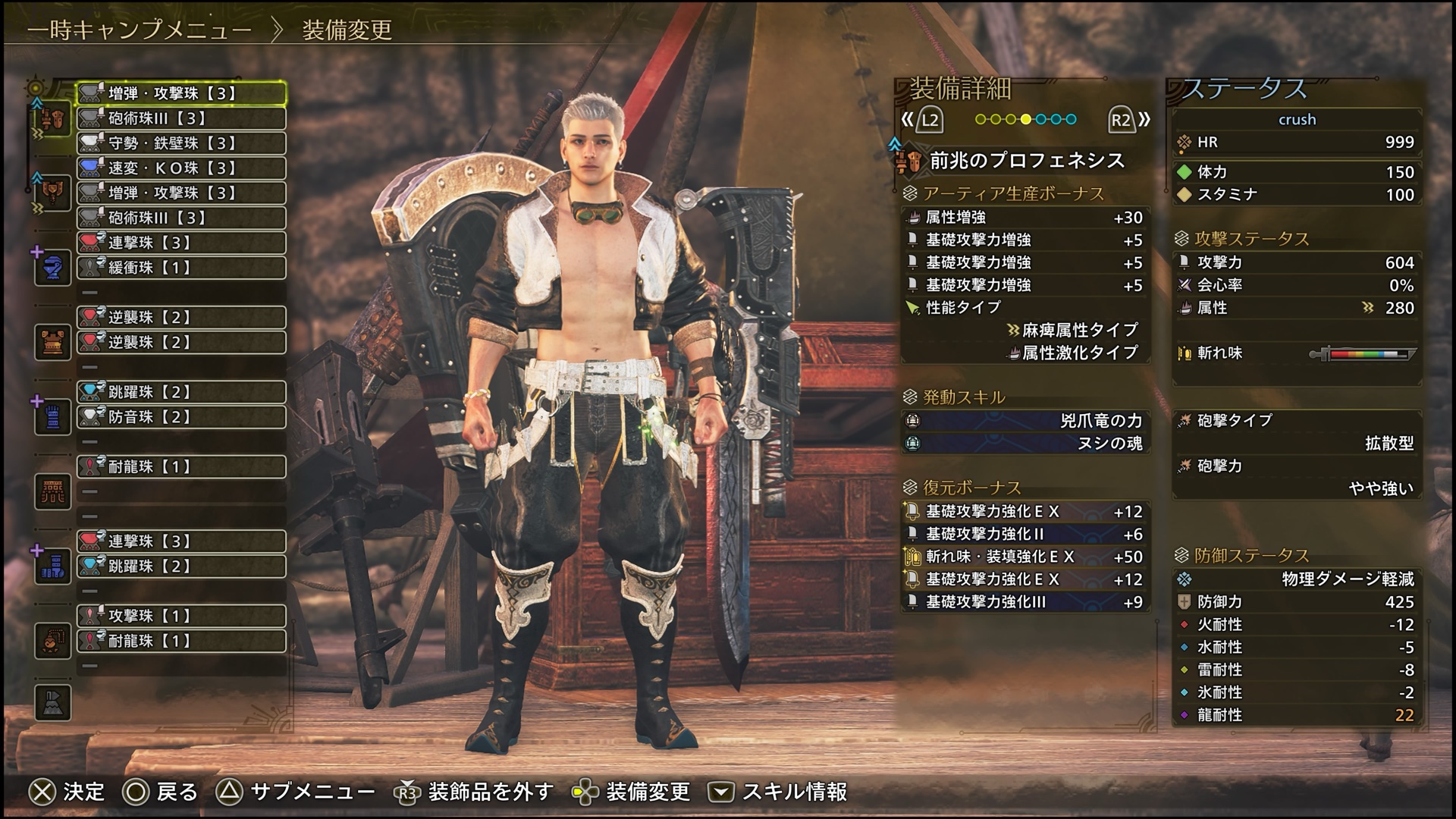Image resolution: width=1456 pixels, height=819 pixels.
Task: Show the next 装備詳細 page with right chevron
Action: [1144, 119]
